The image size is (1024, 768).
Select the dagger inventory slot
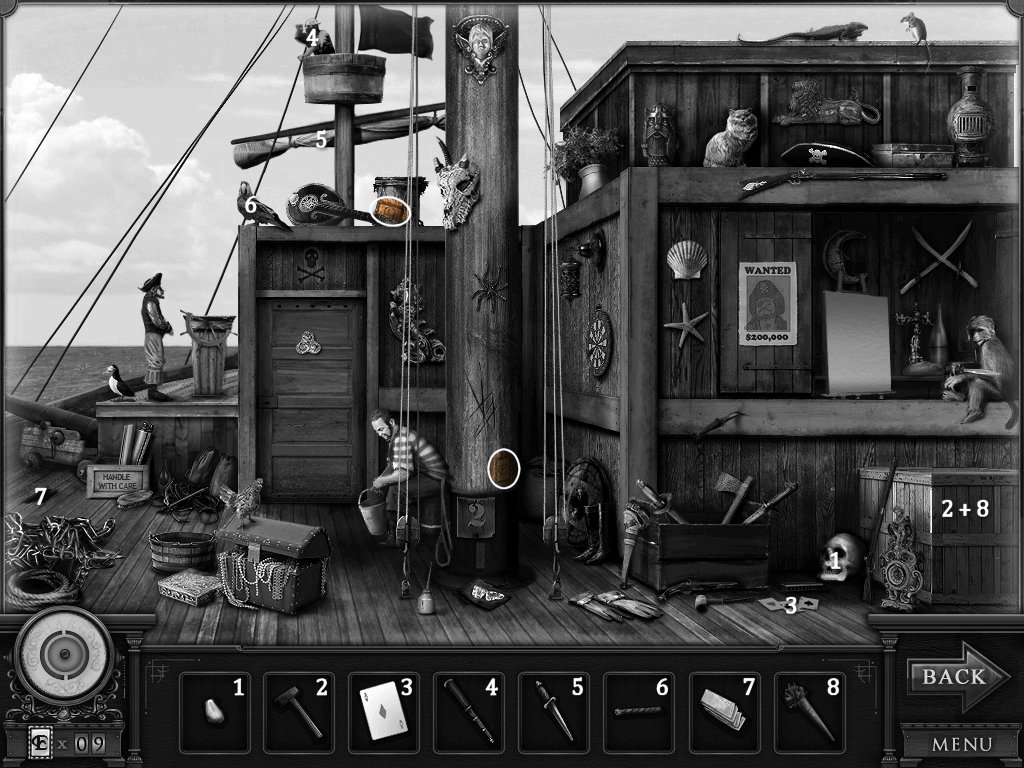pos(554,712)
